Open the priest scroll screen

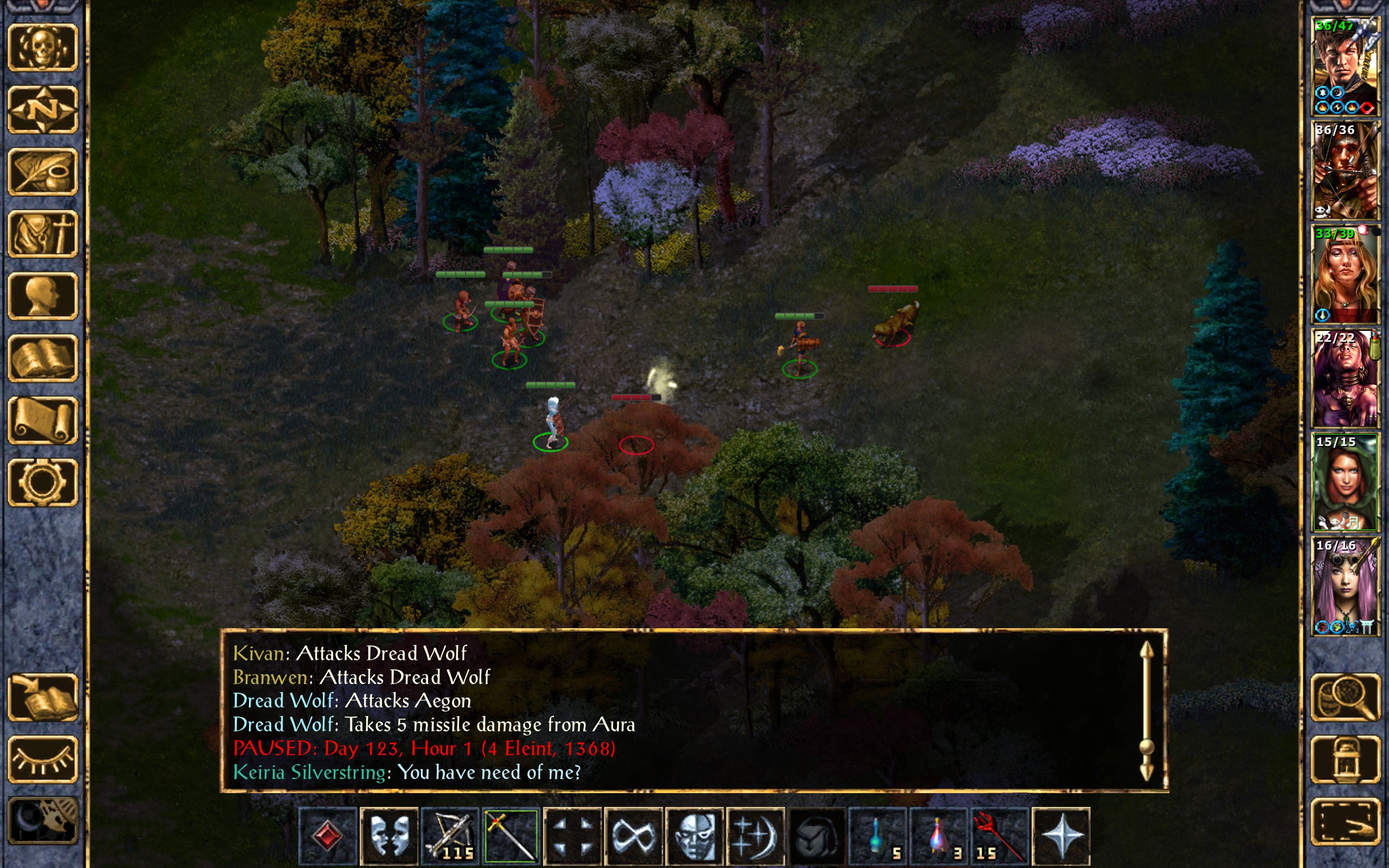(x=42, y=420)
